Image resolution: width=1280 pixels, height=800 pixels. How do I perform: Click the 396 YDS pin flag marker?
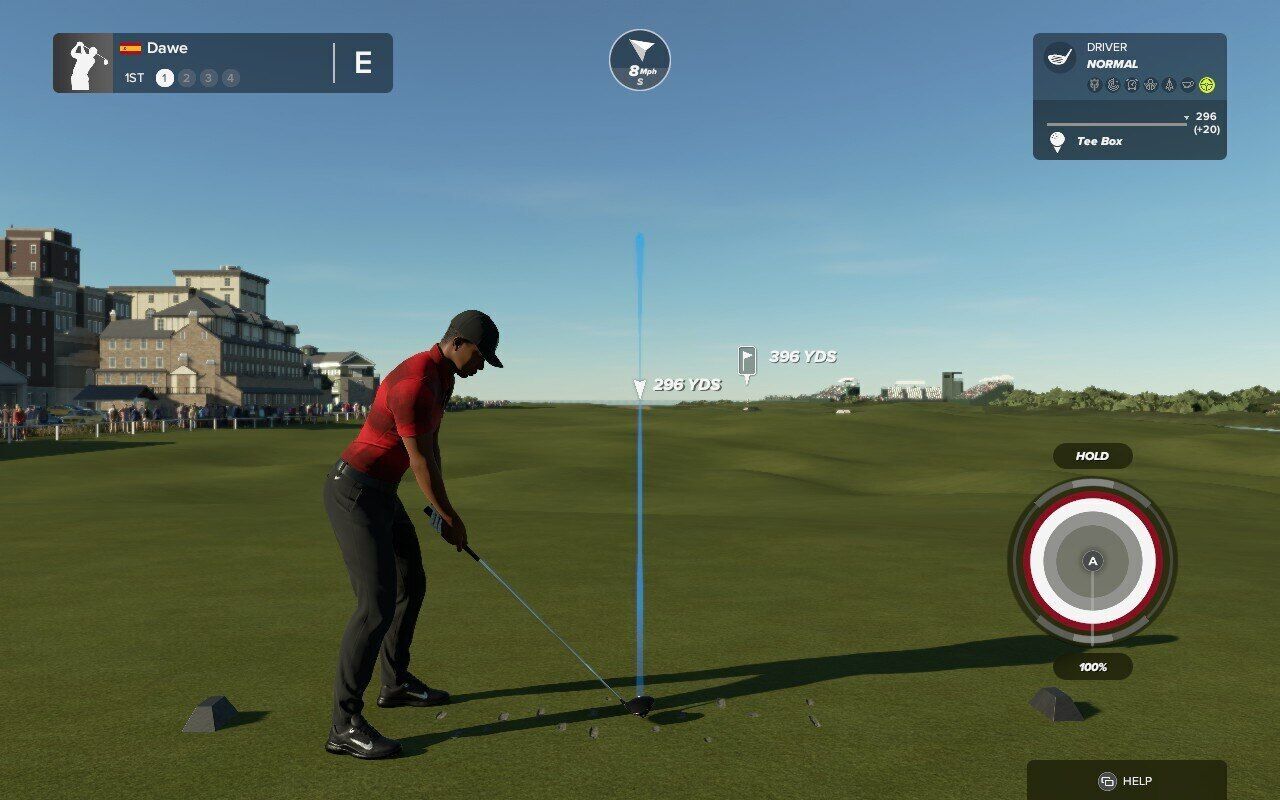click(x=747, y=360)
